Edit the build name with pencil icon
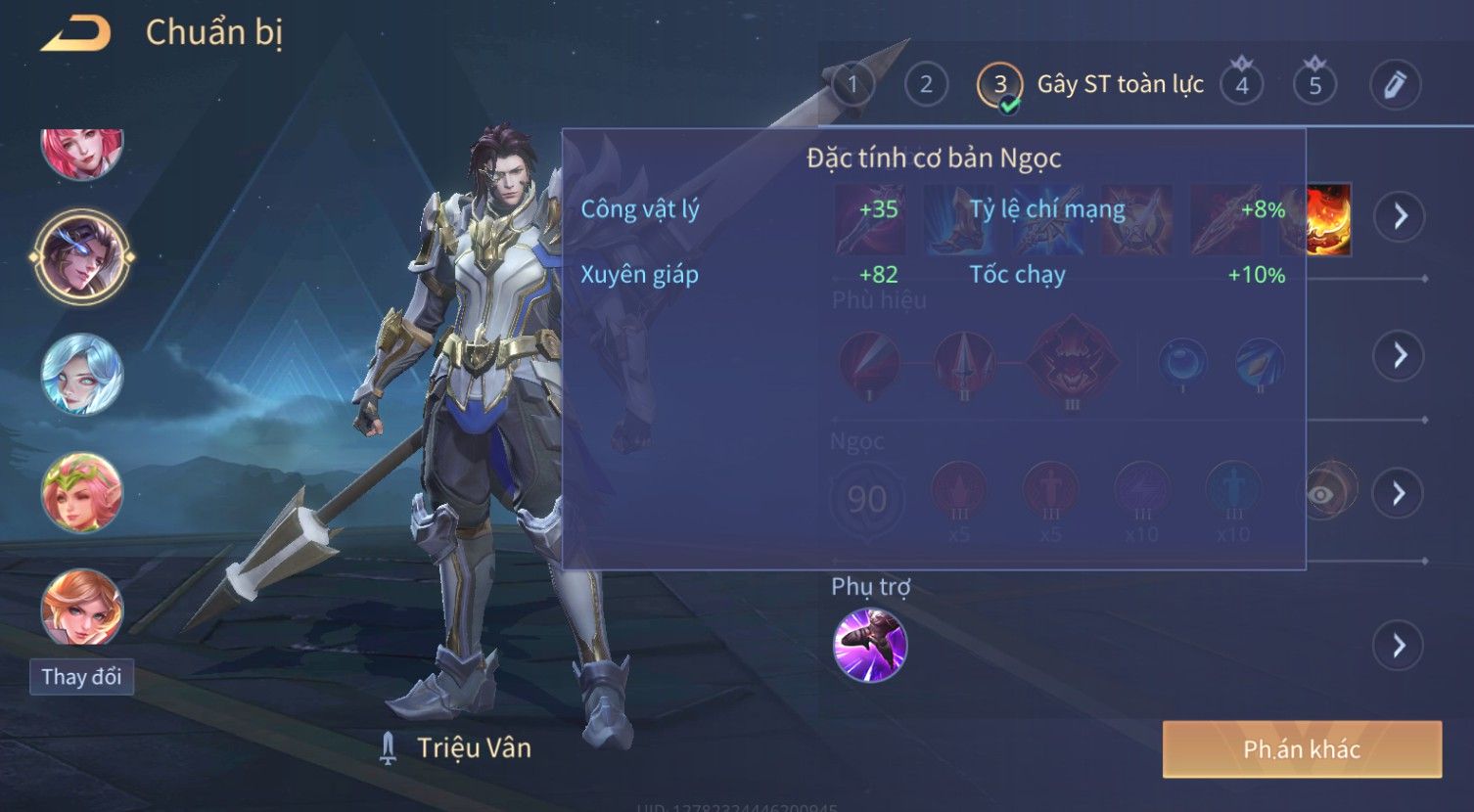This screenshot has width=1474, height=812. pos(1395,85)
